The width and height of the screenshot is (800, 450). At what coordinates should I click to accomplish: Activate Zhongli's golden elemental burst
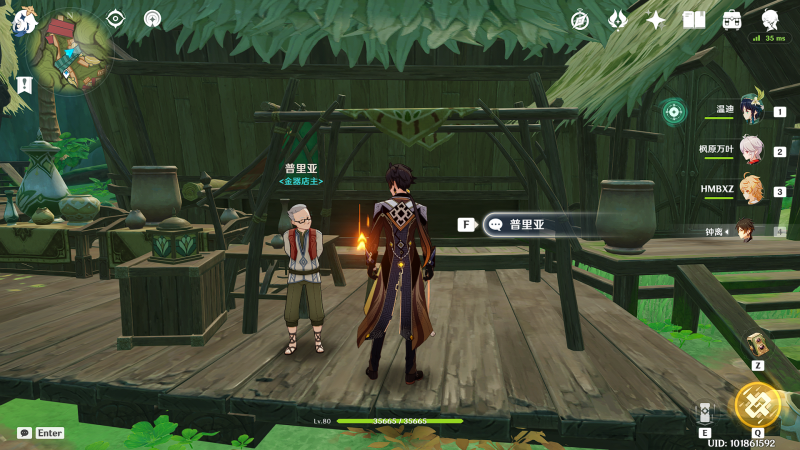click(757, 404)
